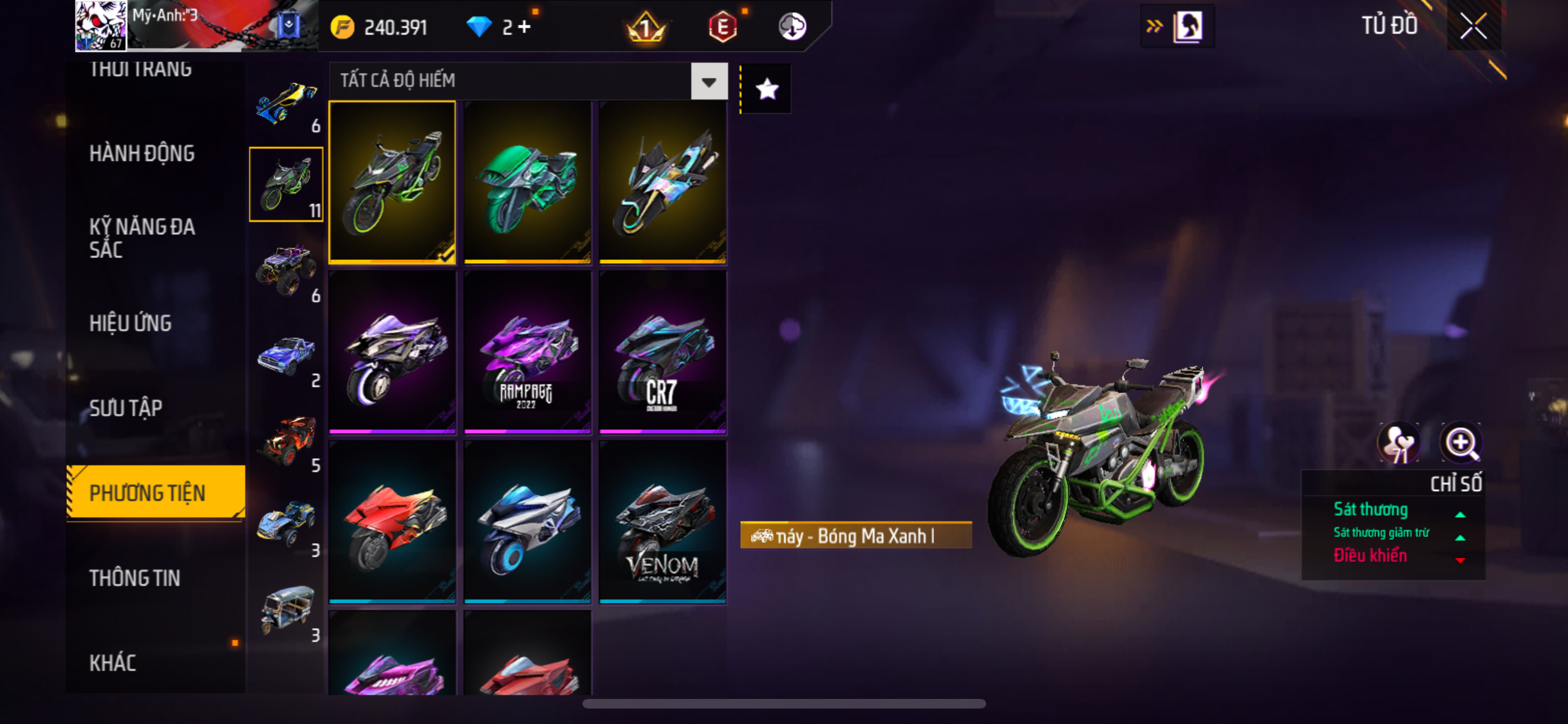
Task: Open the Tất Cả Độ Hiếm rarity dropdown
Action: (709, 81)
